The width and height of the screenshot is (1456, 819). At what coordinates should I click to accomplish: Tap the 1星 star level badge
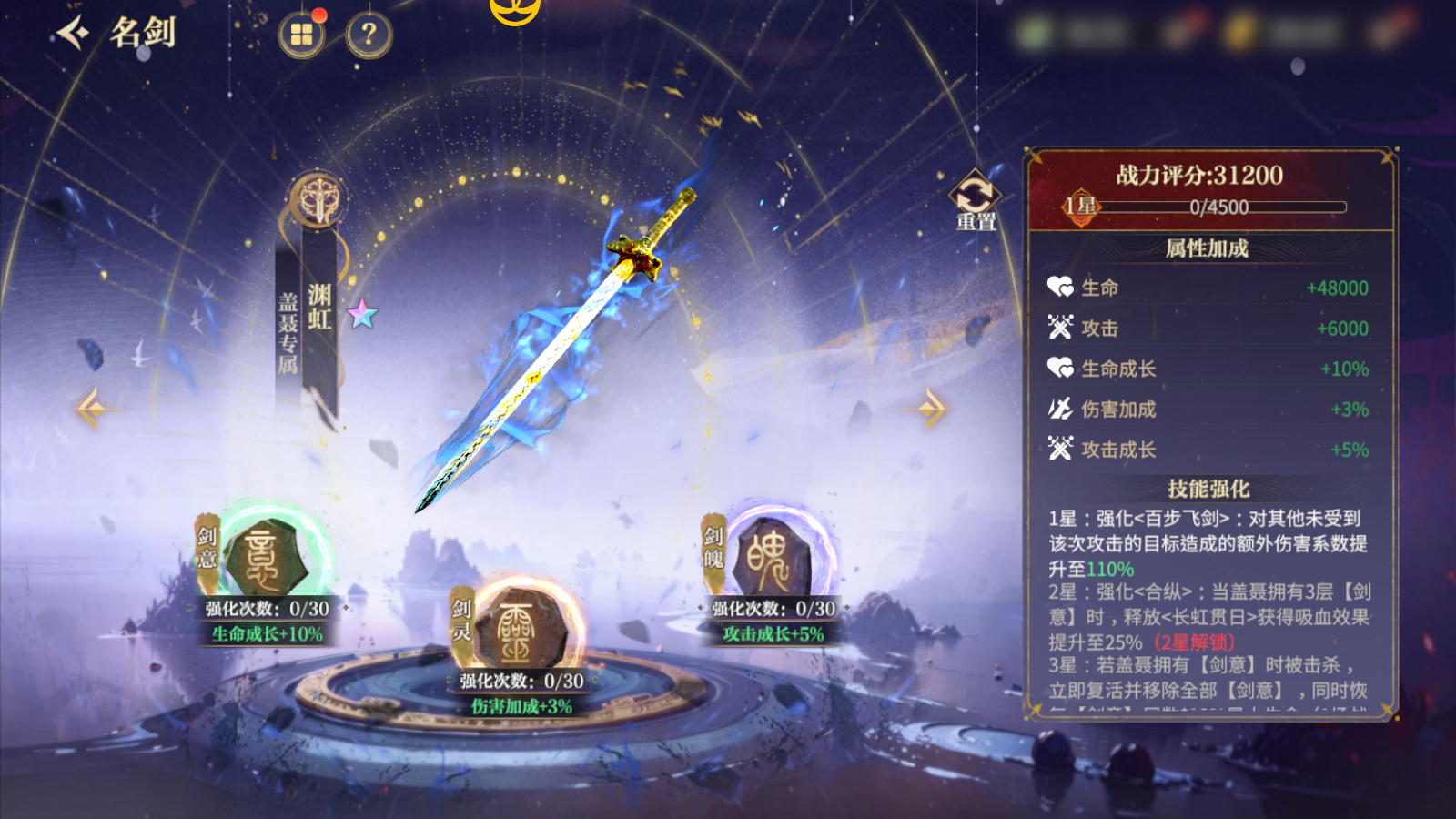tap(1081, 207)
